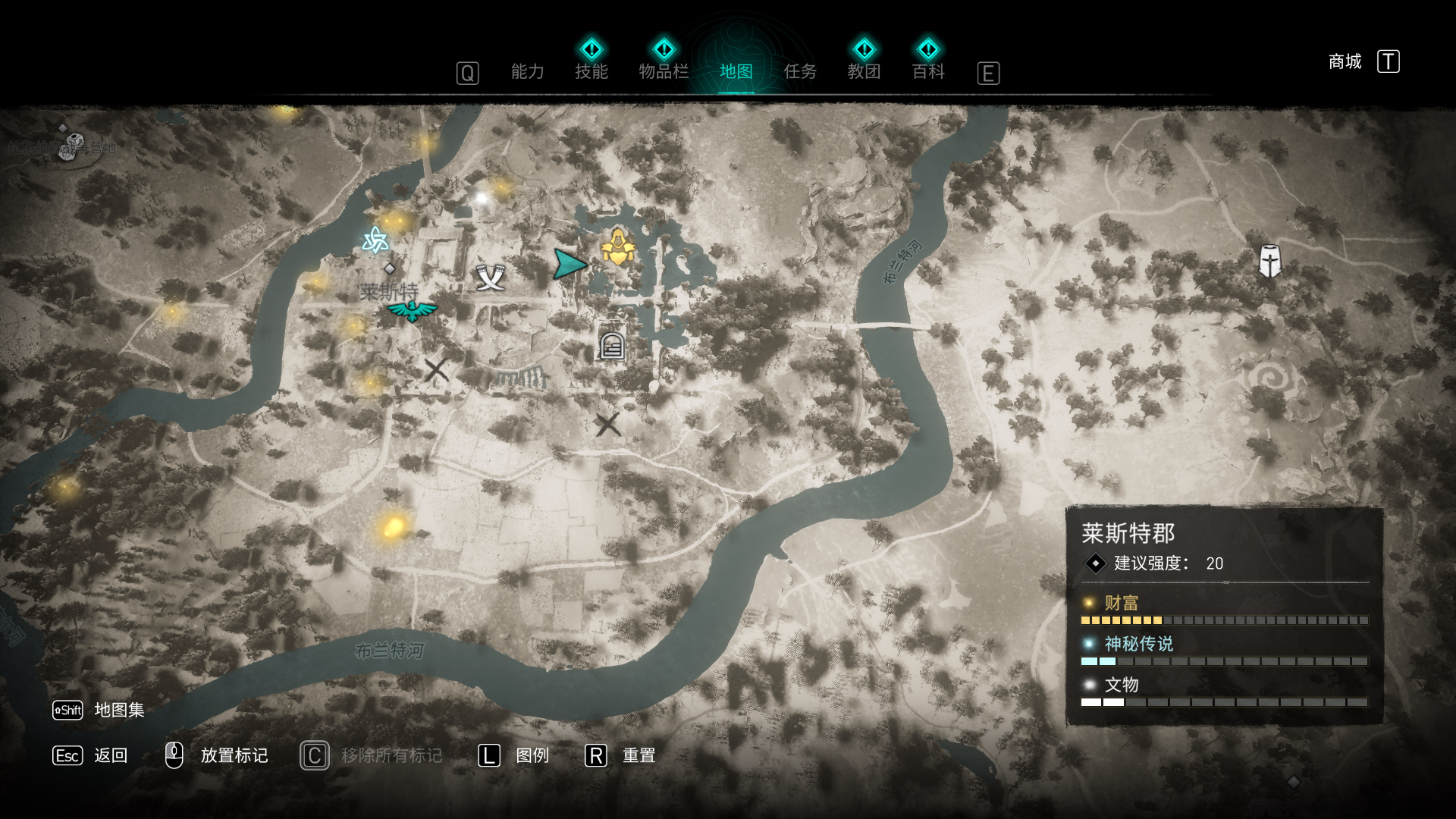Open the 技能 skills tab
The width and height of the screenshot is (1456, 819).
[591, 72]
